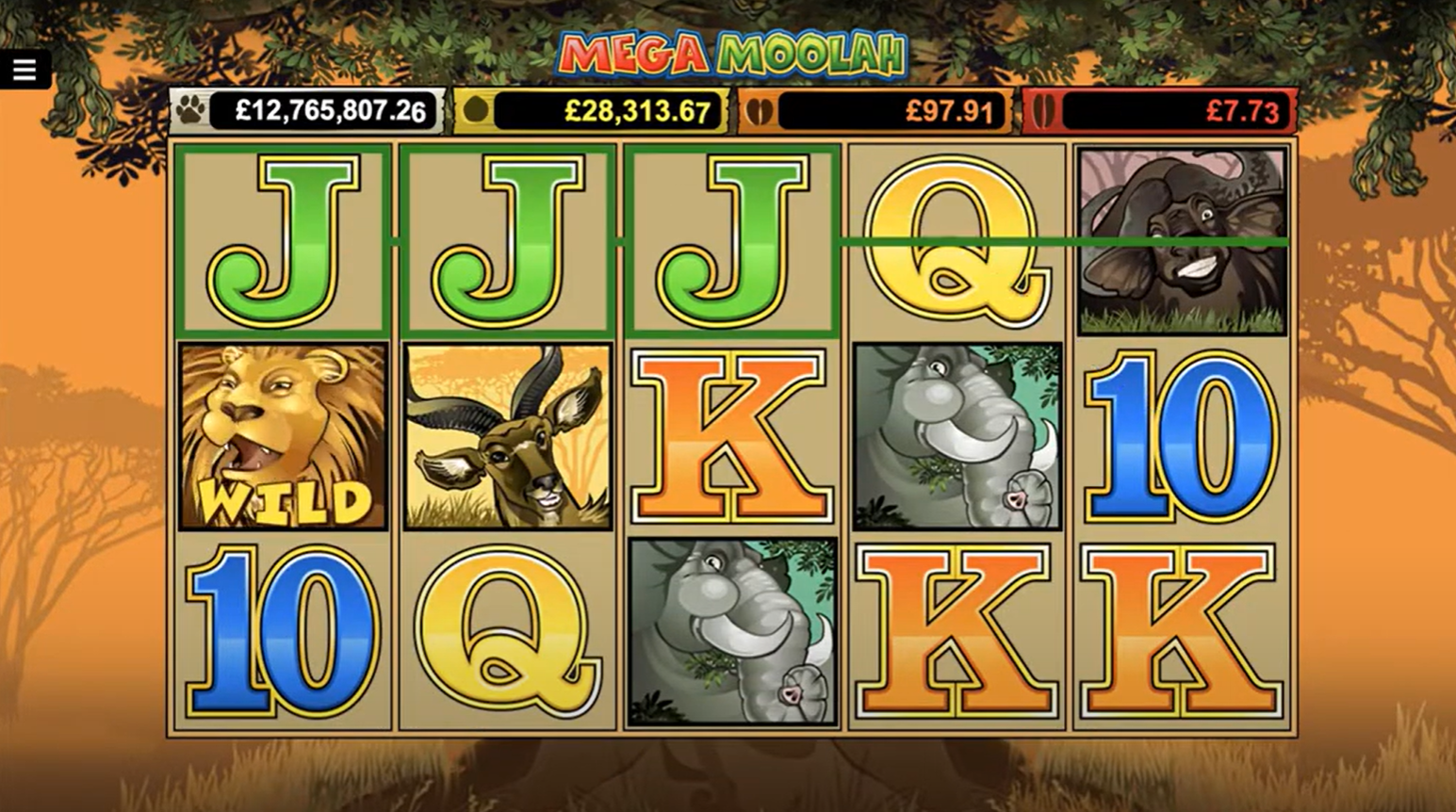Click the hoof icon on the Major jackpot display
This screenshot has height=812, width=1456.
click(x=476, y=110)
